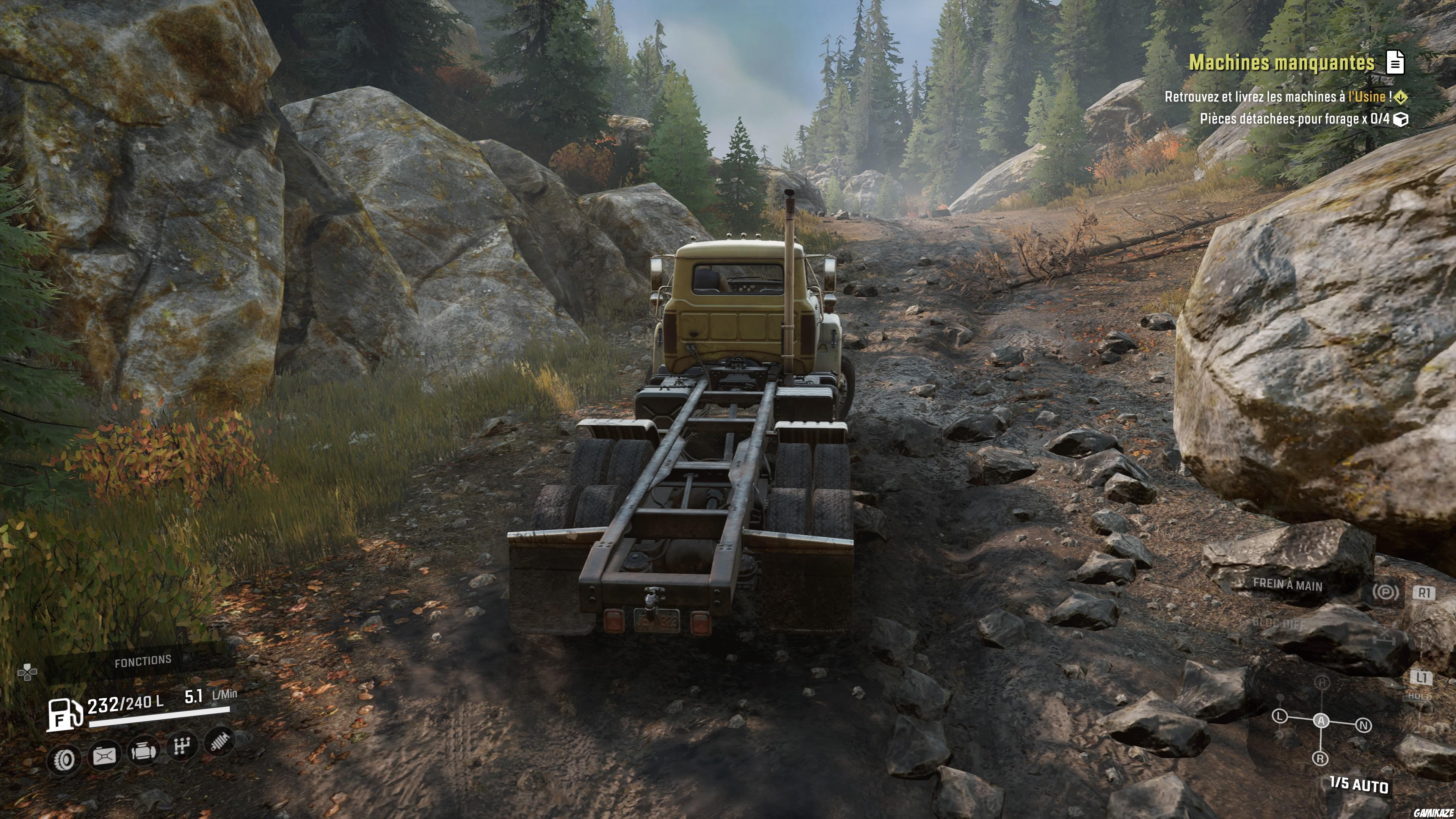Toggle the FREIN À MAIN handbrake icon
Screen dimensions: 1456x819
pos(1385,592)
